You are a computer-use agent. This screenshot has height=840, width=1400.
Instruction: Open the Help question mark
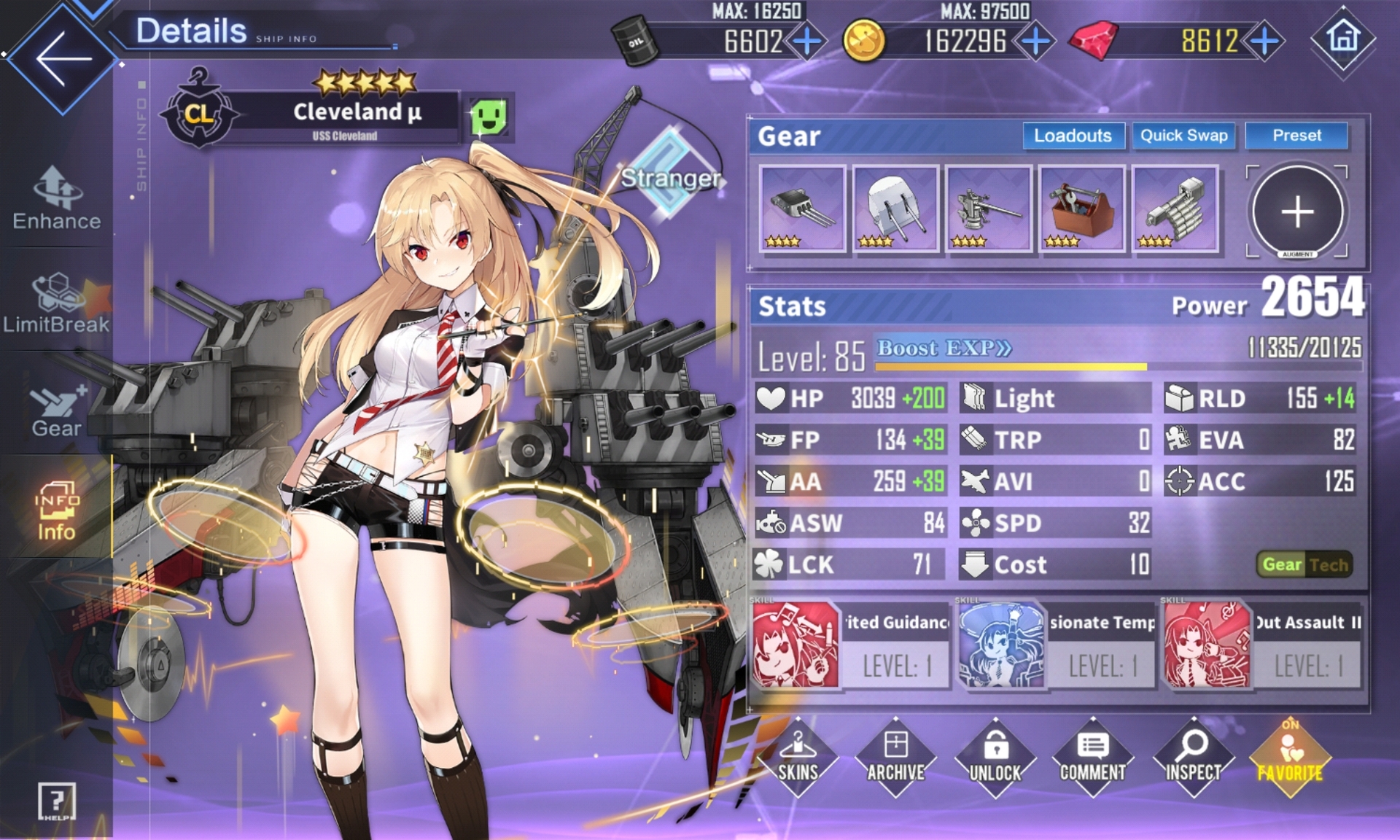pyautogui.click(x=56, y=801)
